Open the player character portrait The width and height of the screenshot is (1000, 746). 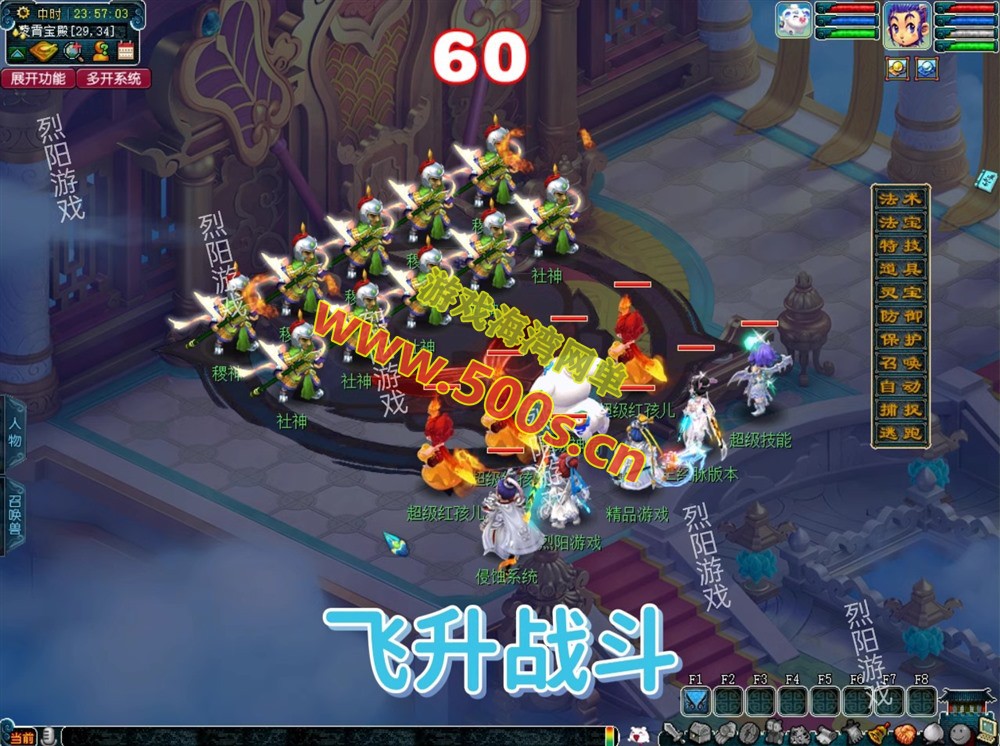point(907,22)
